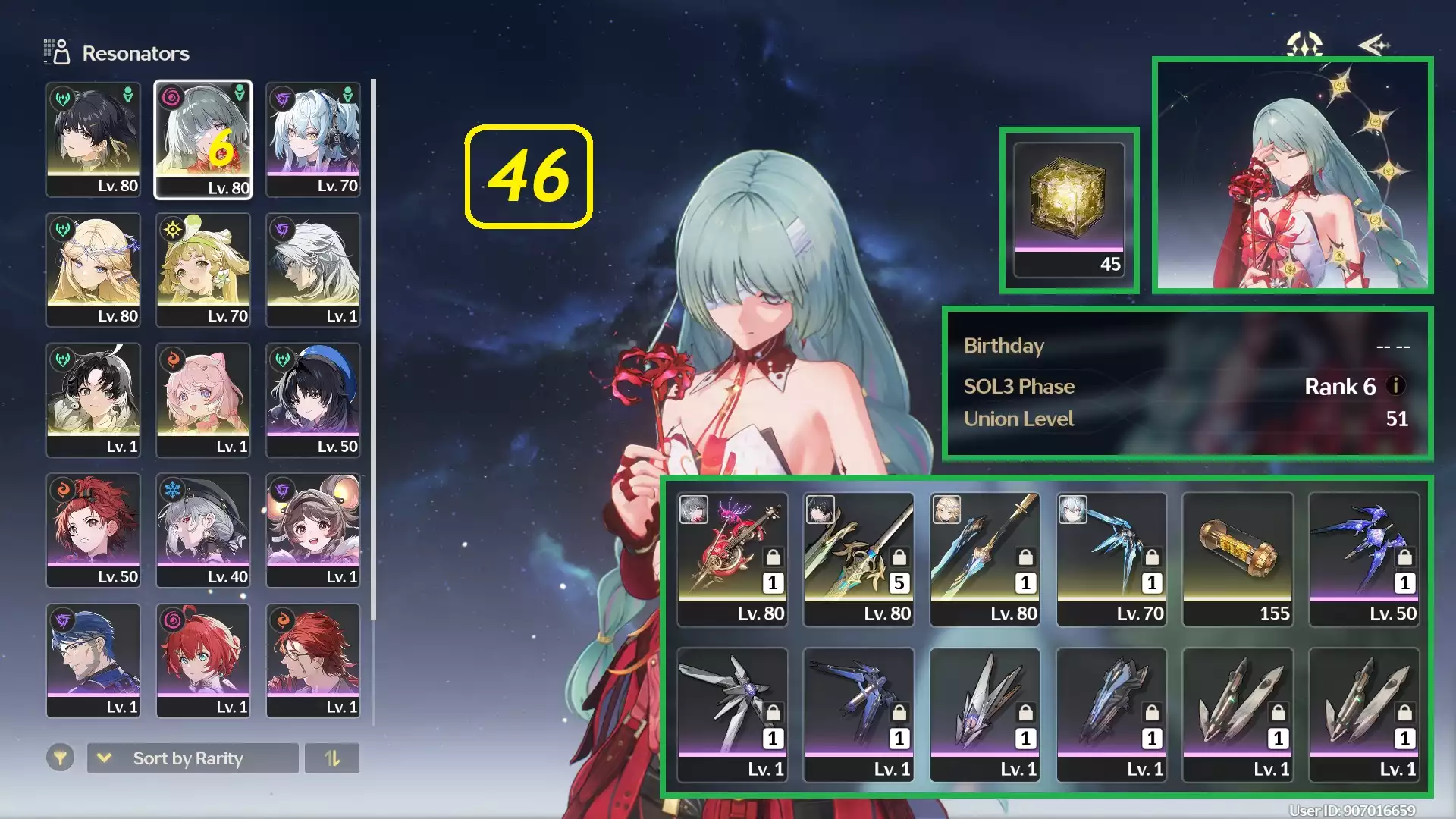Toggle the sort order arrows button
This screenshot has width=1456, height=819.
332,758
